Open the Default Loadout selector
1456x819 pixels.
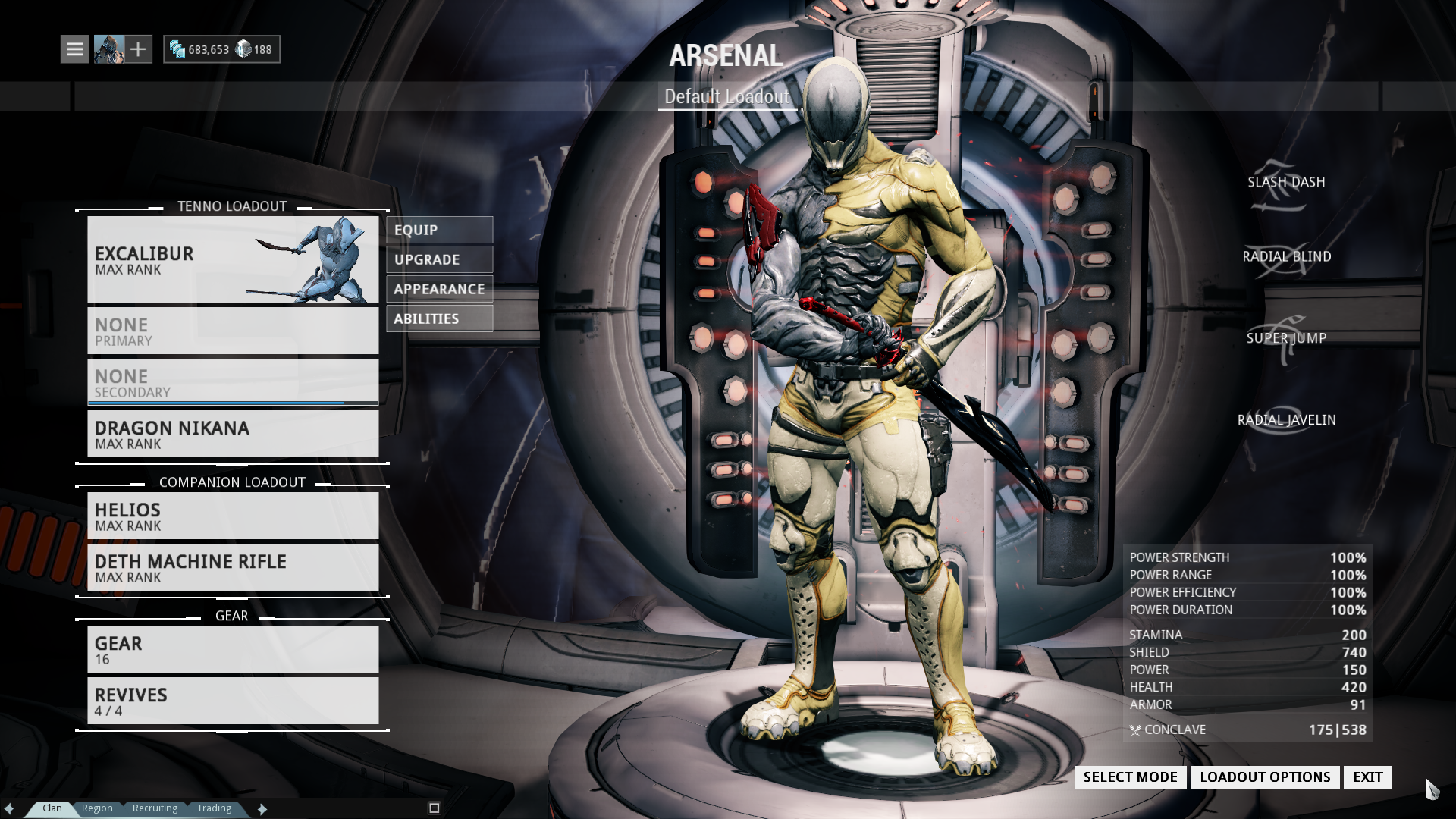pos(726,96)
